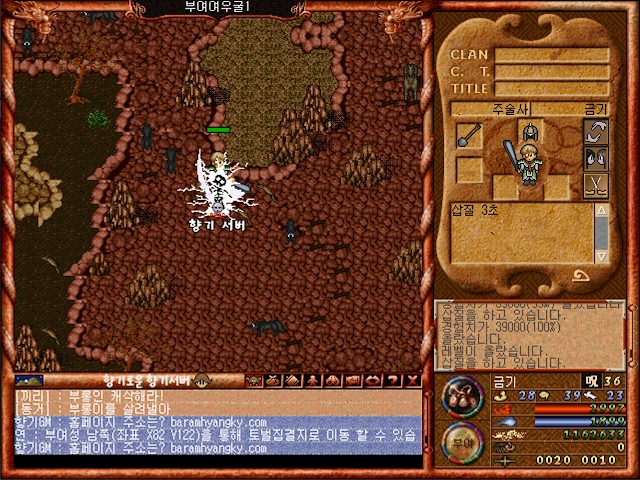The image size is (640, 480).
Task: Click the crossed swords button
Action: point(596,184)
